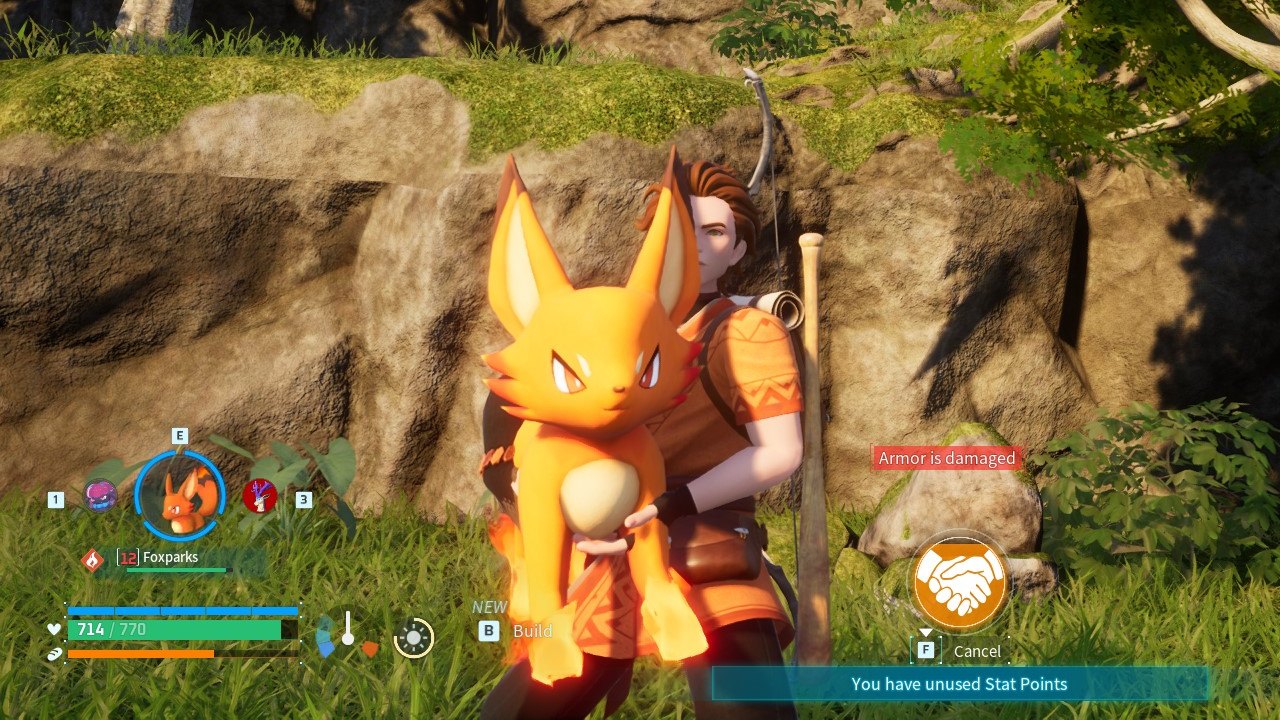Click the 'Armor is damaged' warning
The image size is (1280, 720).
click(x=946, y=457)
